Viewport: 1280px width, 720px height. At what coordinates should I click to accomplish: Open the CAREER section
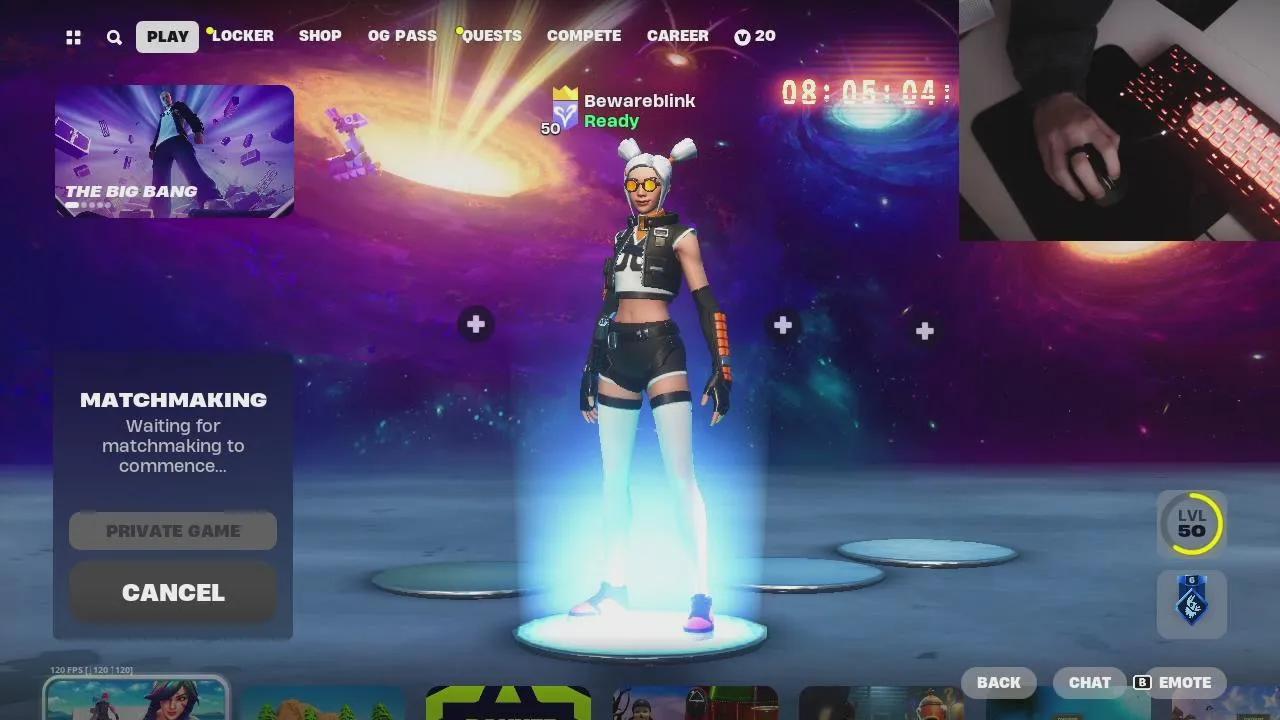pyautogui.click(x=678, y=36)
